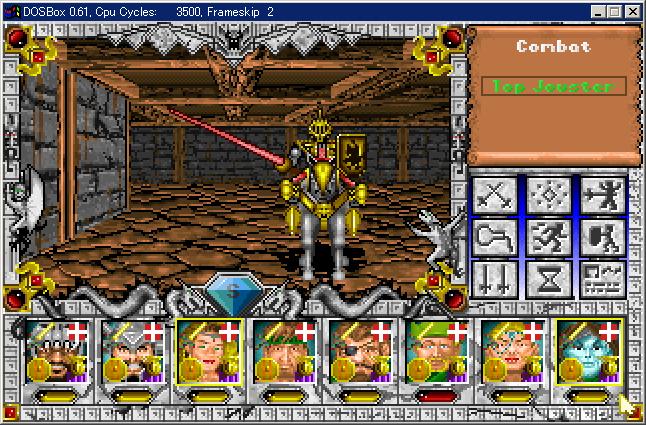Minimize the DOSBox window
Image resolution: width=646 pixels, height=425 pixels.
(x=598, y=11)
